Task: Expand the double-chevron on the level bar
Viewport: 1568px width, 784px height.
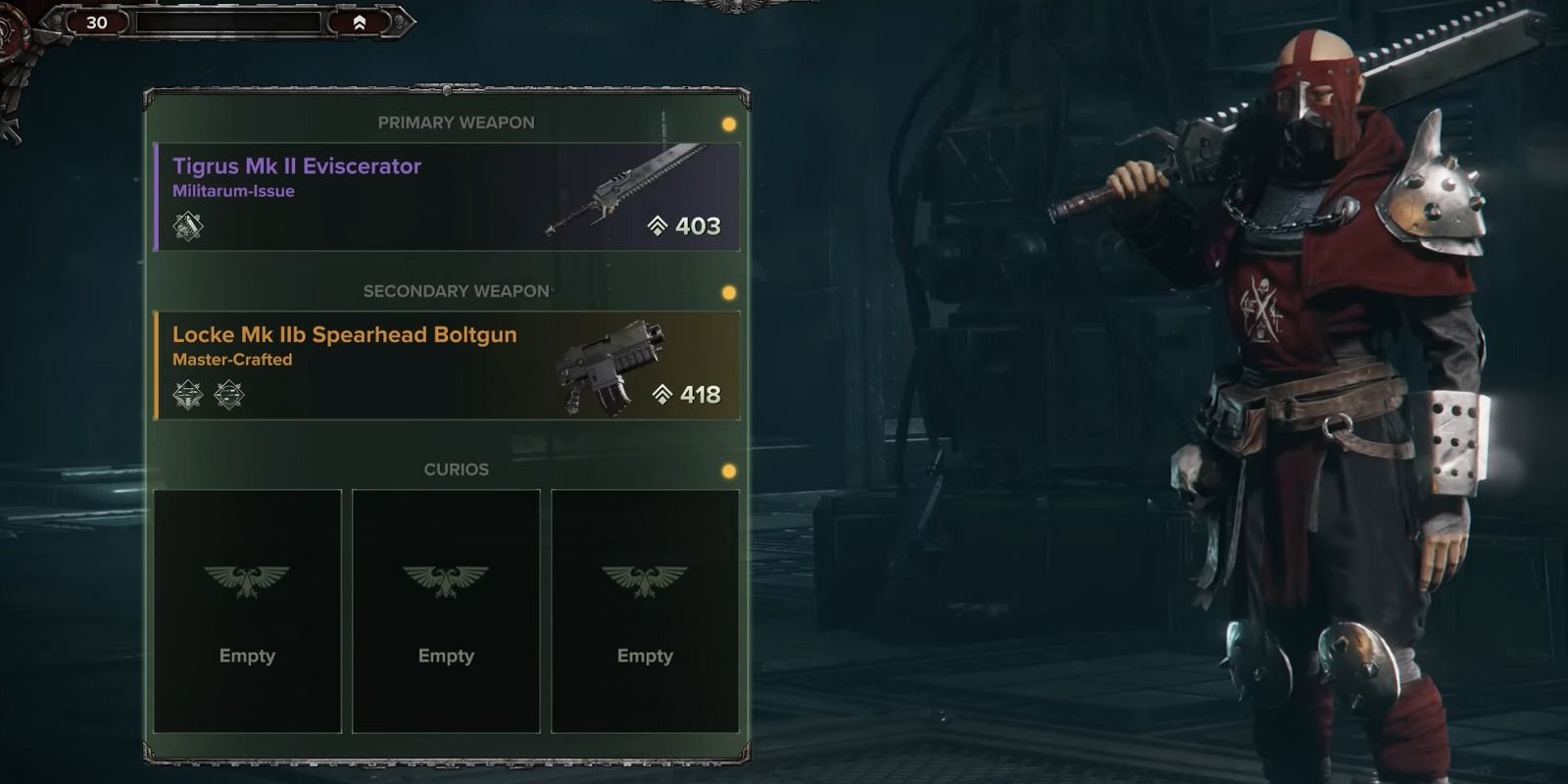Action: pyautogui.click(x=360, y=22)
